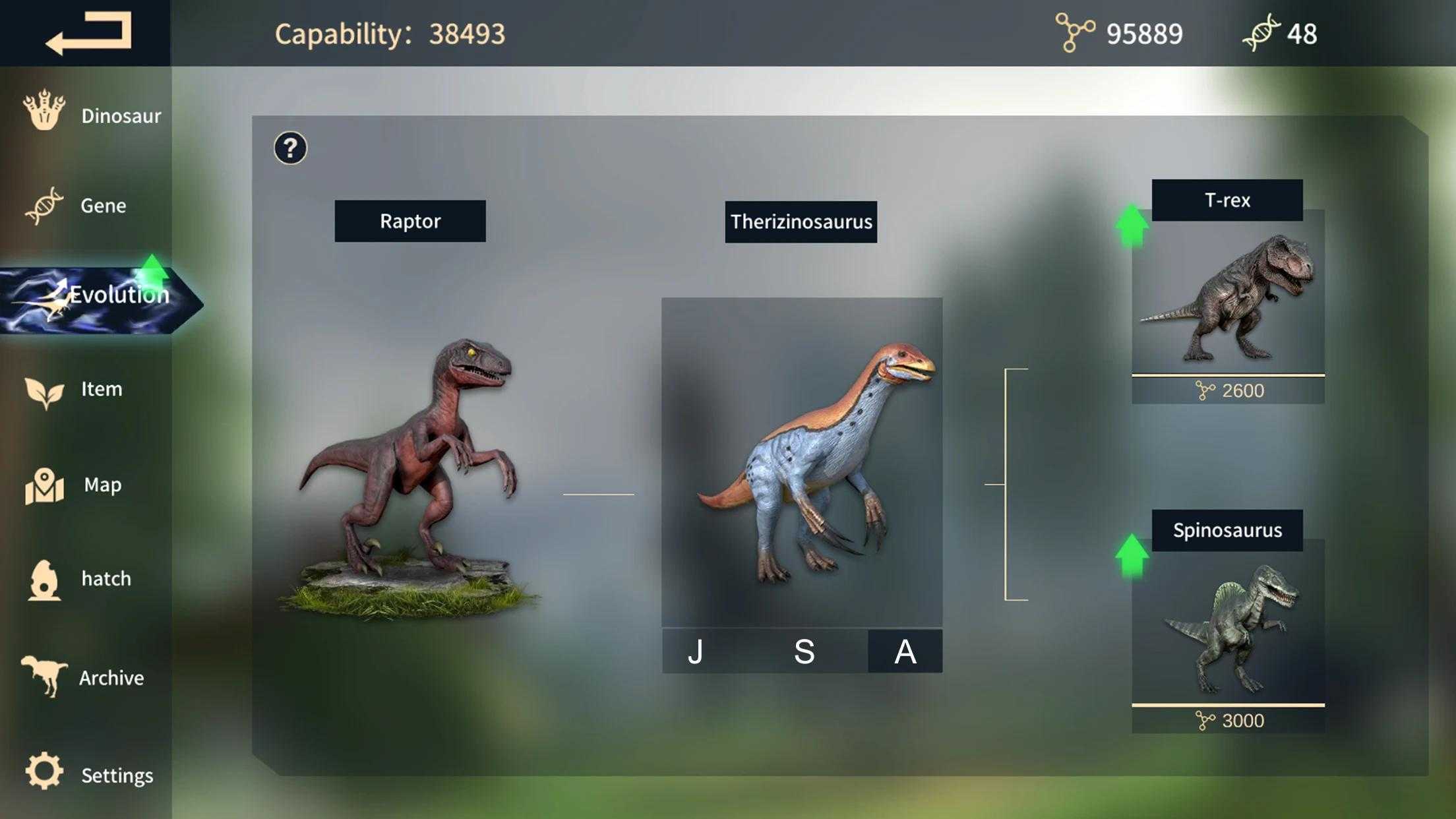
Task: Go back using the return arrow
Action: [88, 33]
